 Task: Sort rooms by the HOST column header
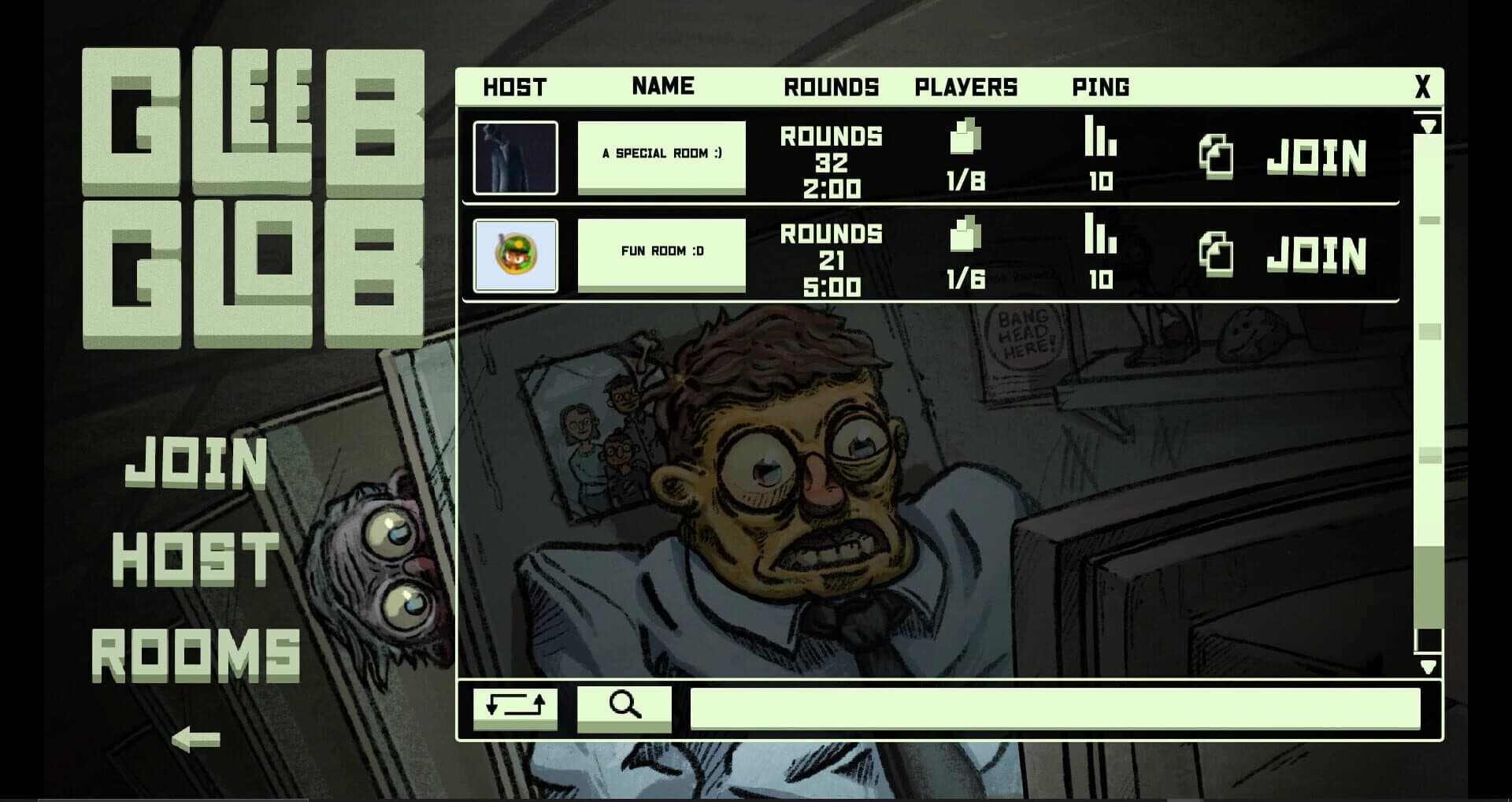click(516, 87)
